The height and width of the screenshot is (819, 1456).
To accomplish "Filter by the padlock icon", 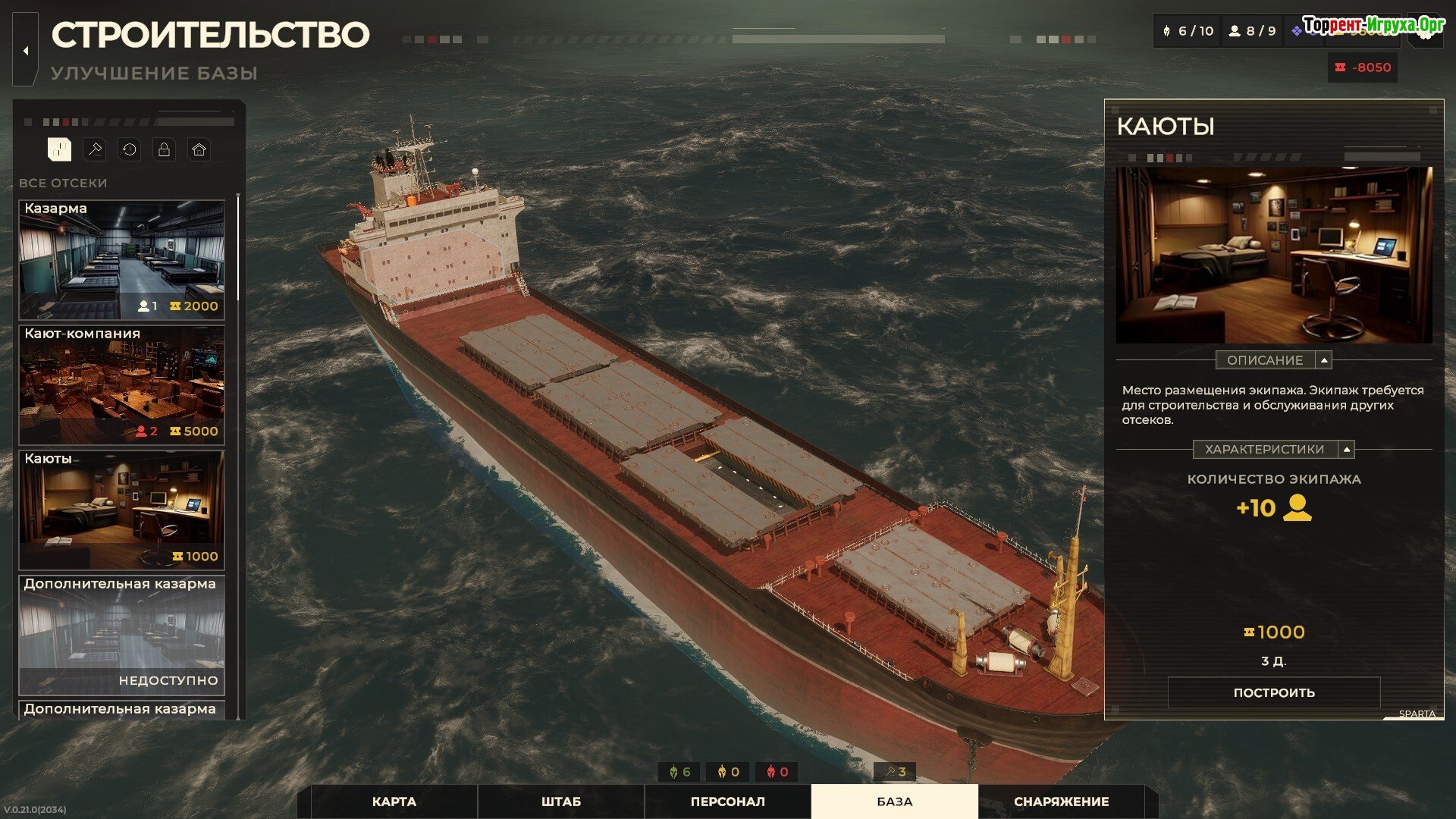I will pyautogui.click(x=164, y=149).
